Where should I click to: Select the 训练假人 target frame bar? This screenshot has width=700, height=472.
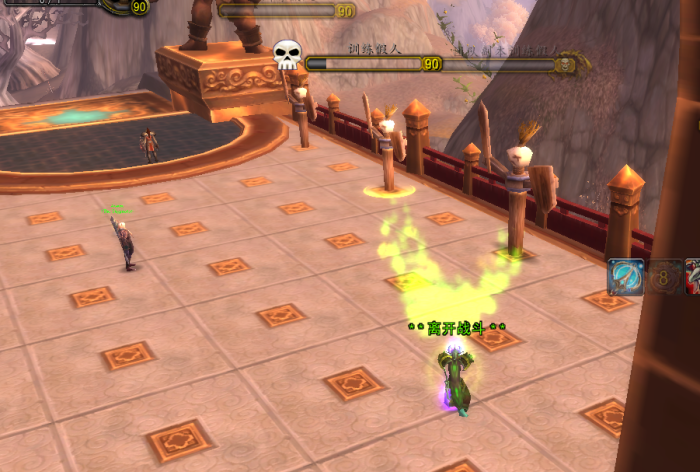[x=364, y=63]
